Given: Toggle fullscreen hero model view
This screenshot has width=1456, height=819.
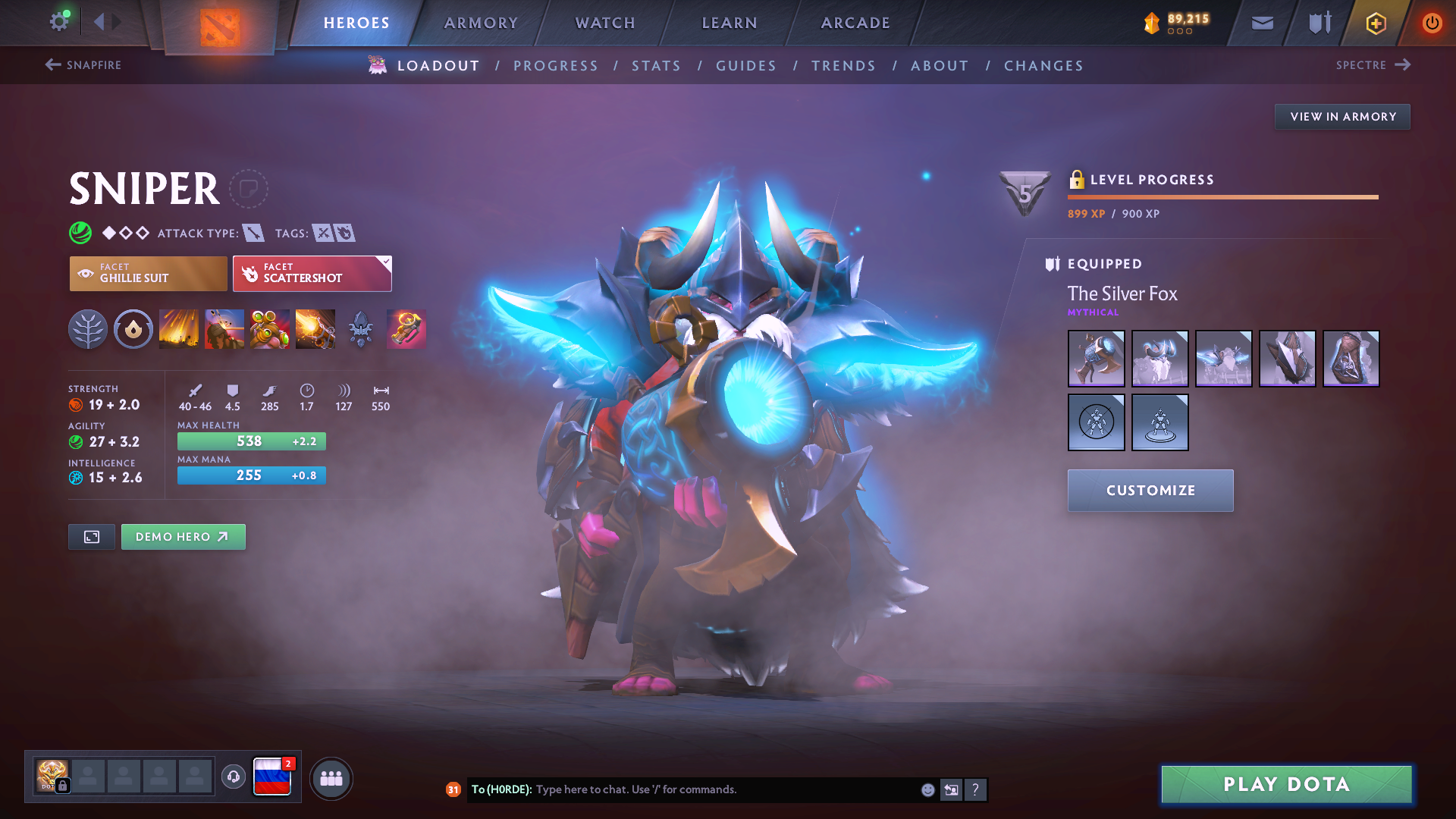Looking at the screenshot, I should pyautogui.click(x=92, y=537).
